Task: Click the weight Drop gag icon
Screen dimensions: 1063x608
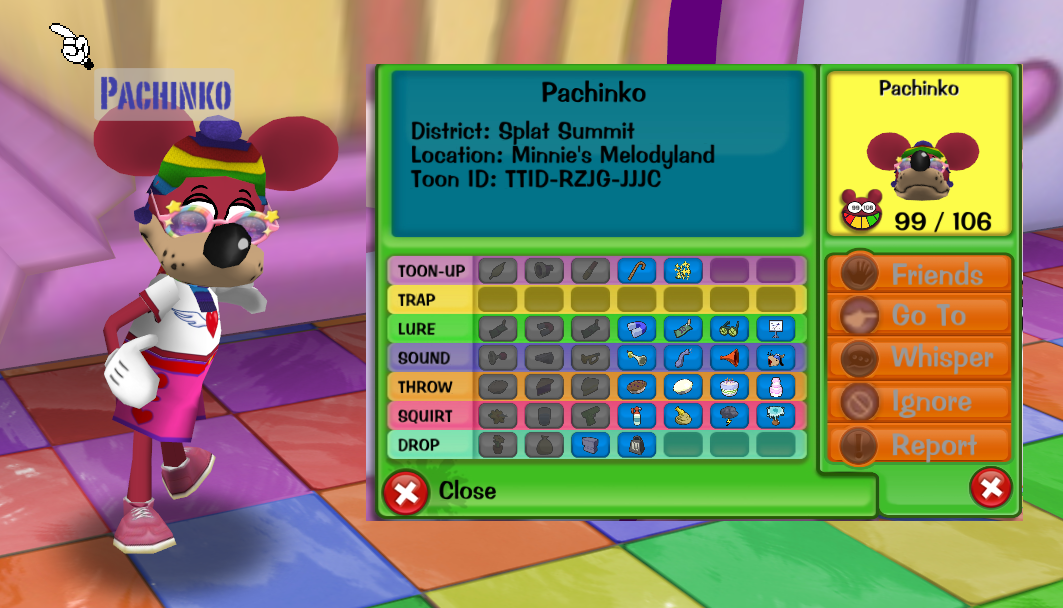Action: coord(636,445)
